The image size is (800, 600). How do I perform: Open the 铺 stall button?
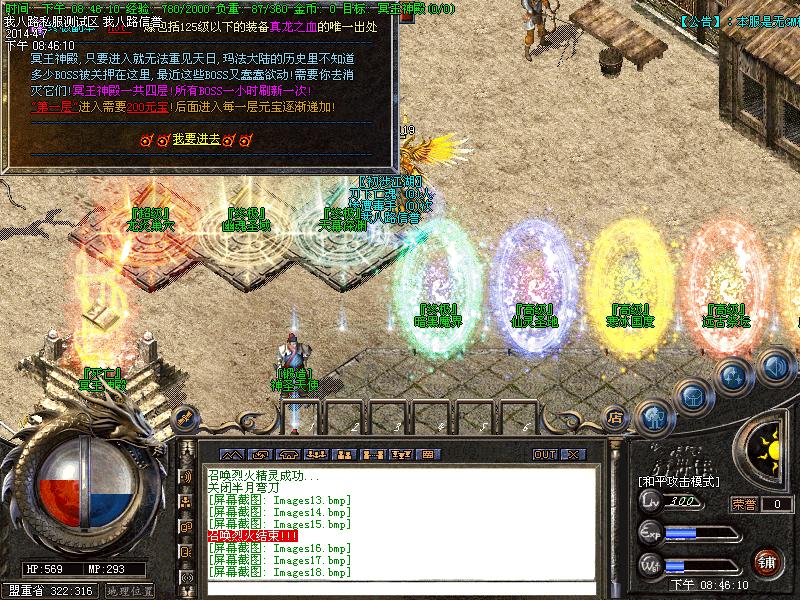767,561
